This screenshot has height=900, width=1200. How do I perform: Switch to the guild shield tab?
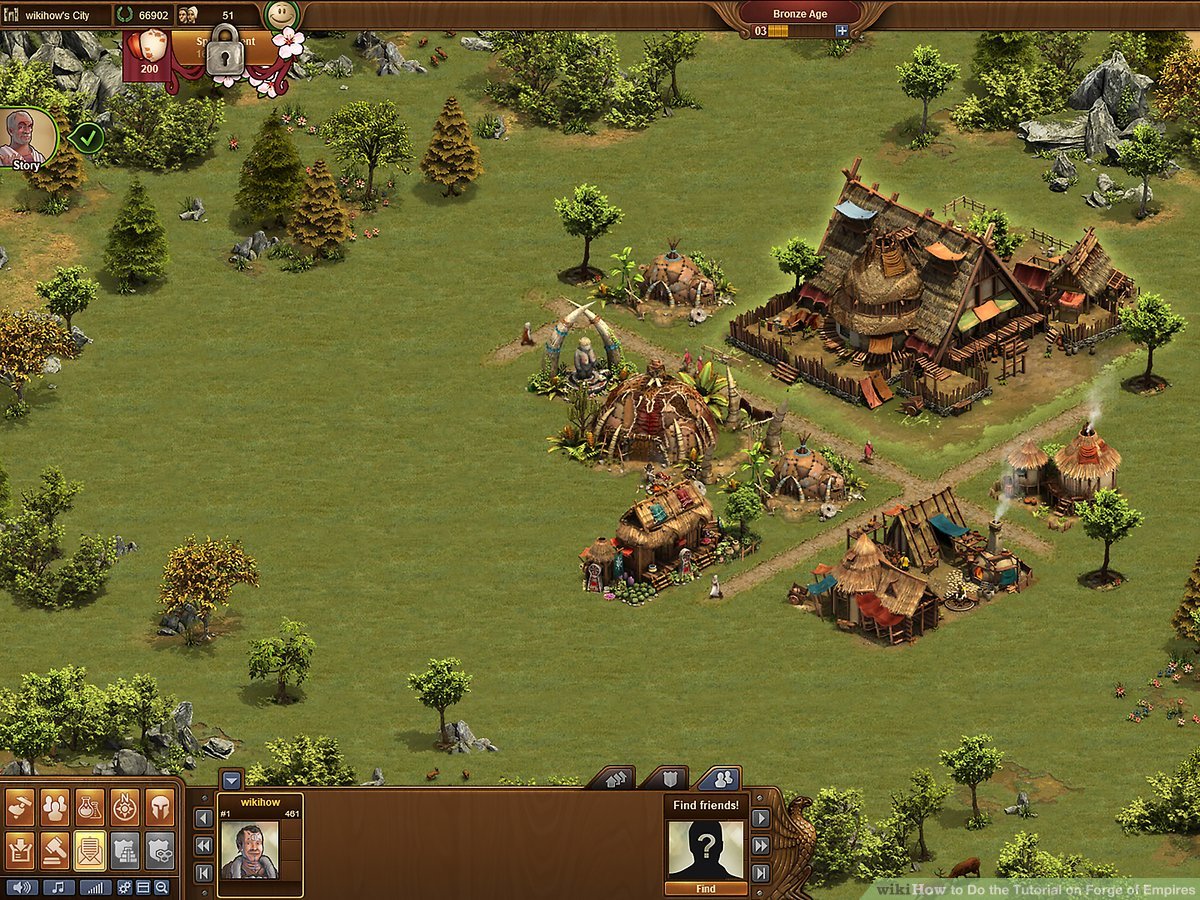tap(663, 778)
